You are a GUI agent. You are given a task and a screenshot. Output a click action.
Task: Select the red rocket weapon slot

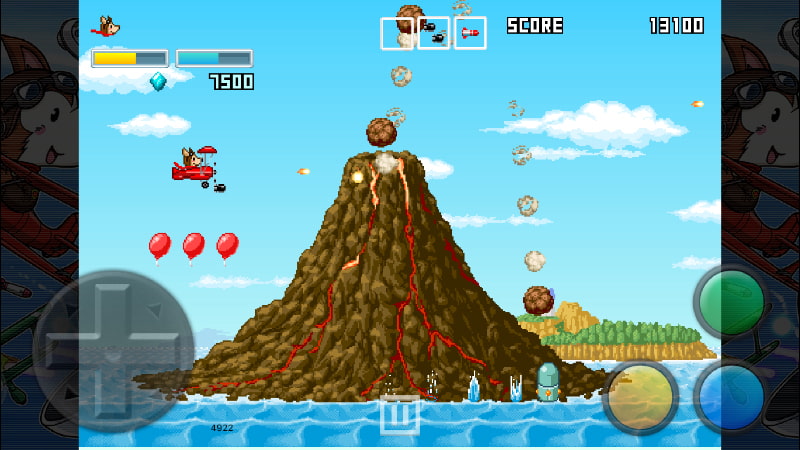pyautogui.click(x=470, y=33)
